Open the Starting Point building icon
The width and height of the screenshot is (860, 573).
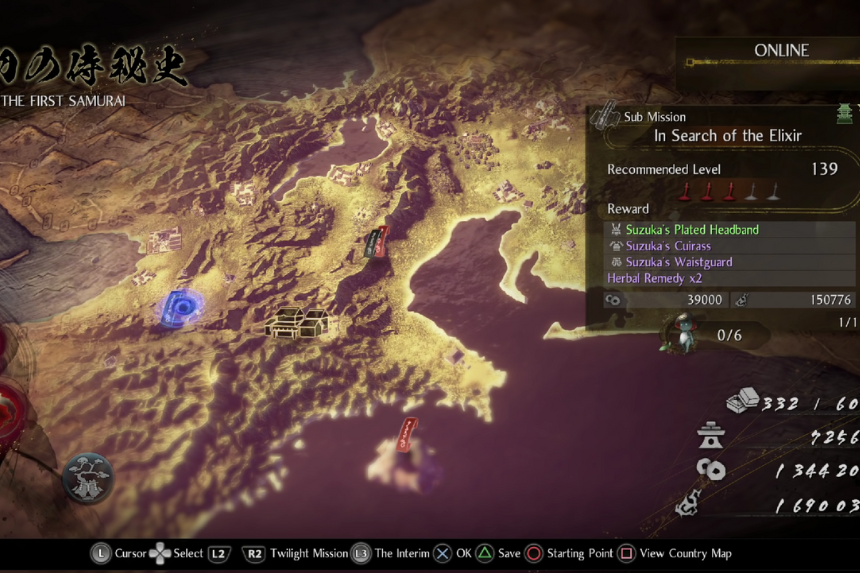tap(299, 321)
